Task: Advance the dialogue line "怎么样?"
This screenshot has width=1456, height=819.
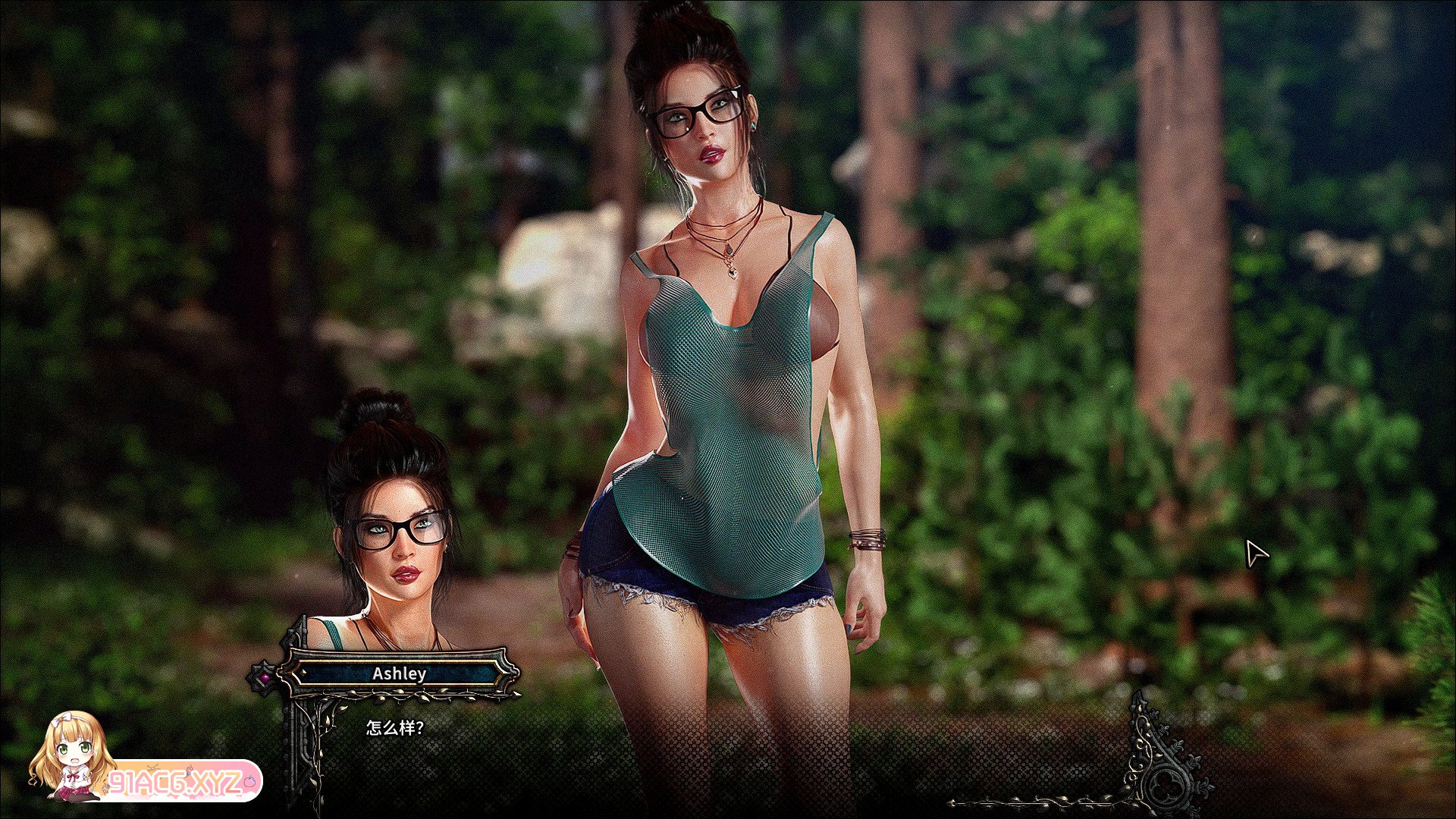Action: pos(395,728)
